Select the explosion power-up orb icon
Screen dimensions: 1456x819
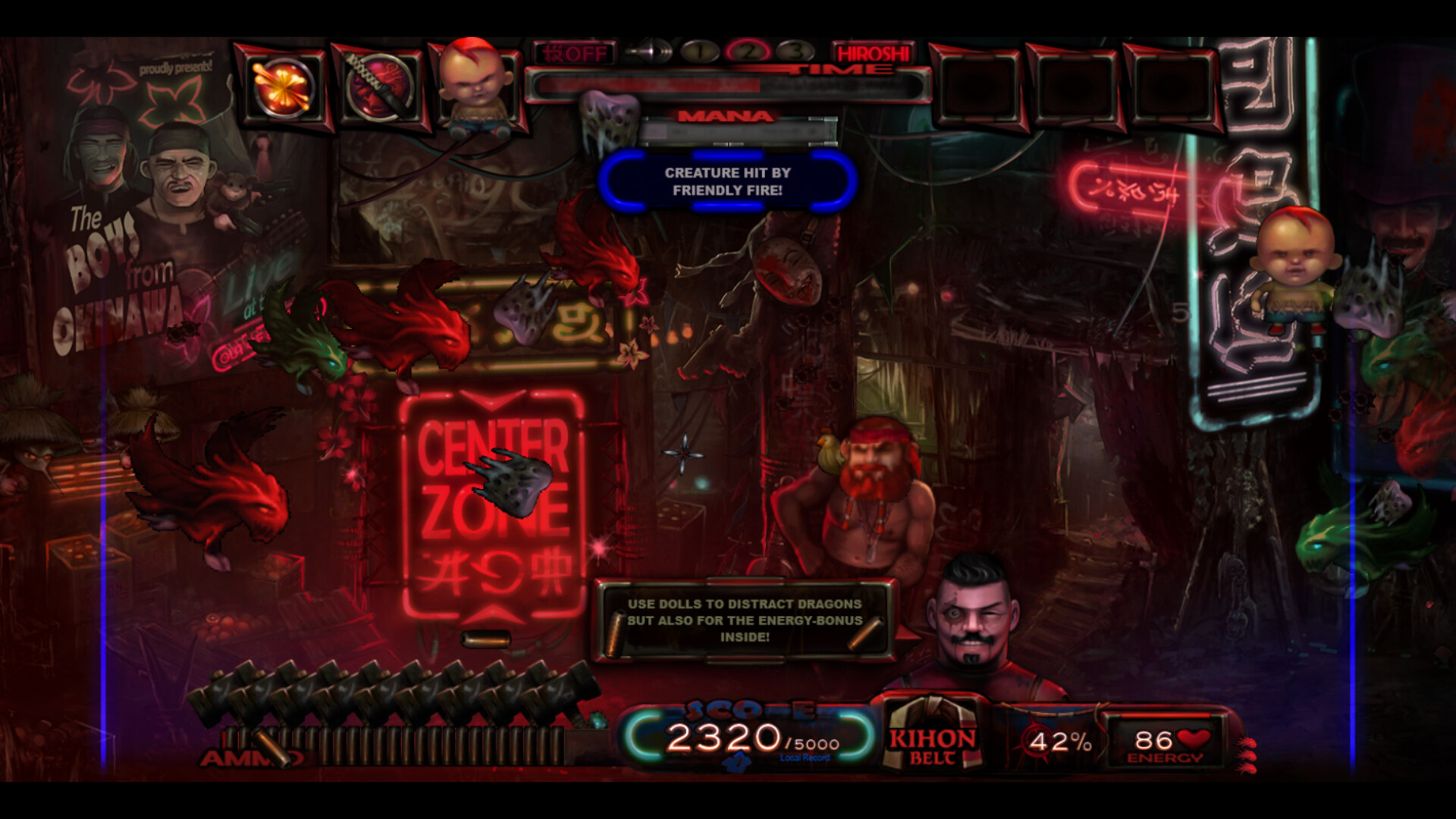282,85
